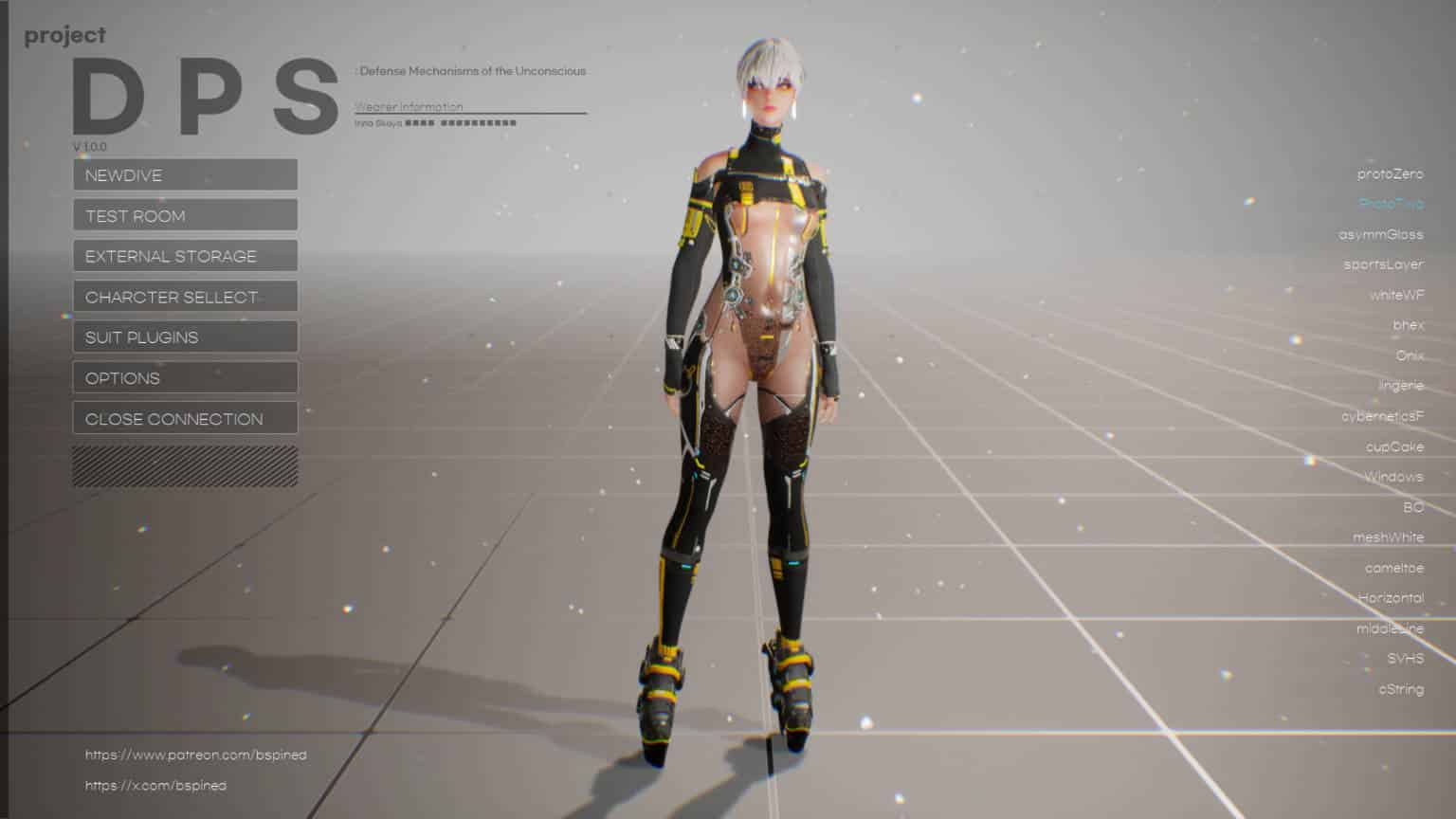The image size is (1456, 819).
Task: Switch to the asymmGloss suit
Action: pos(1380,235)
